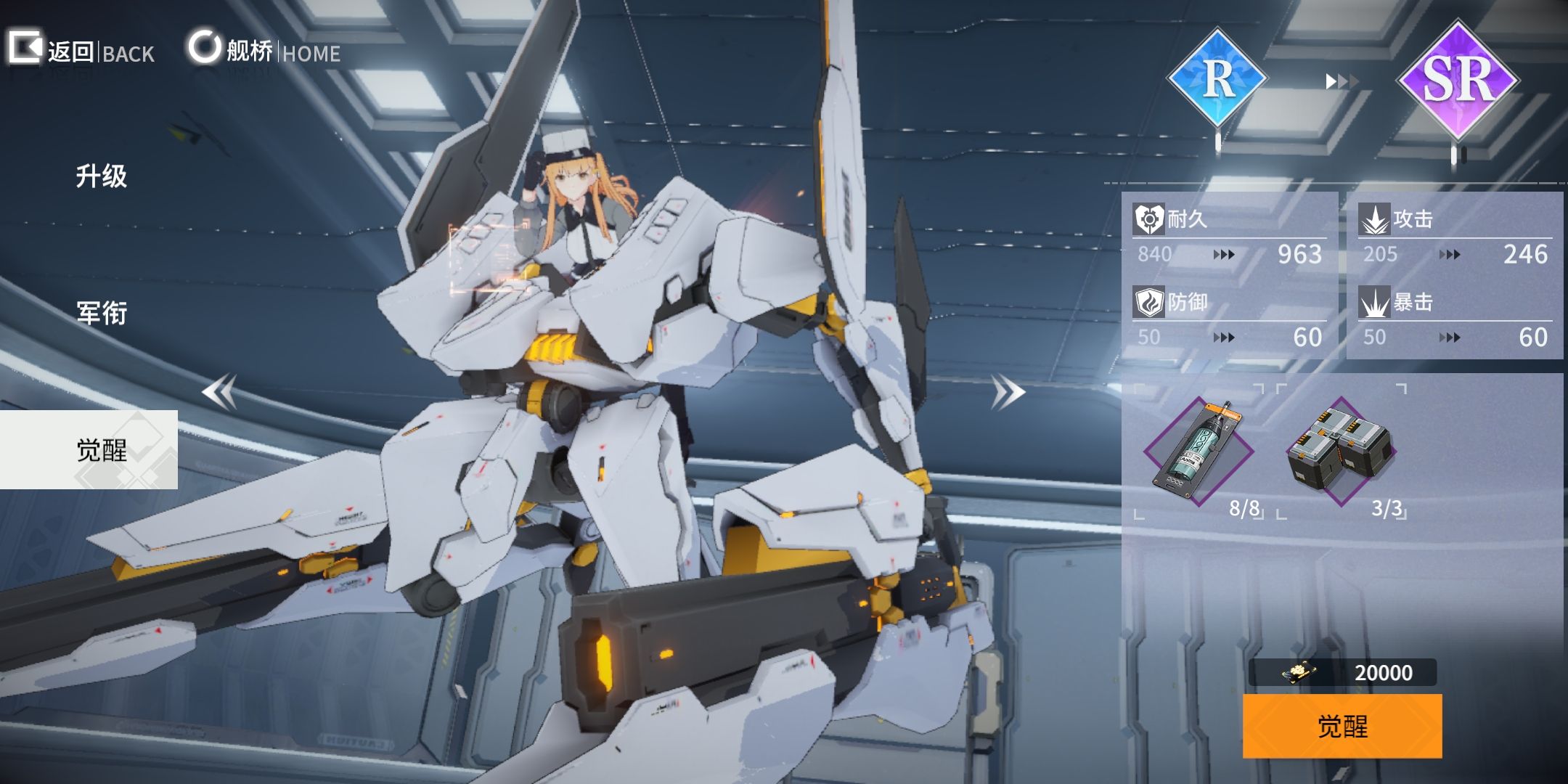Click the blue R rarity badge

pyautogui.click(x=1217, y=78)
